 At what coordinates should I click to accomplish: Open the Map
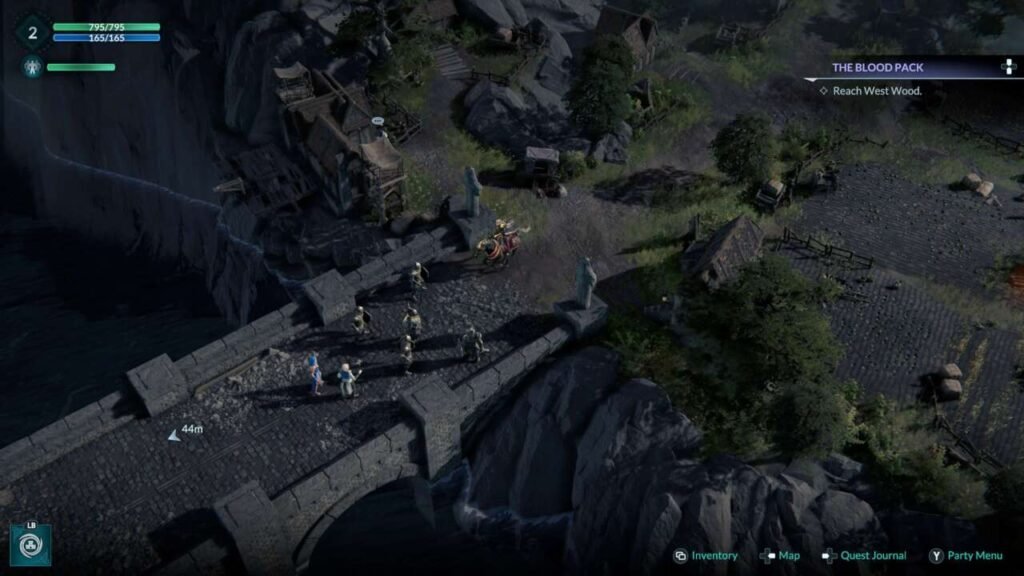click(x=780, y=556)
